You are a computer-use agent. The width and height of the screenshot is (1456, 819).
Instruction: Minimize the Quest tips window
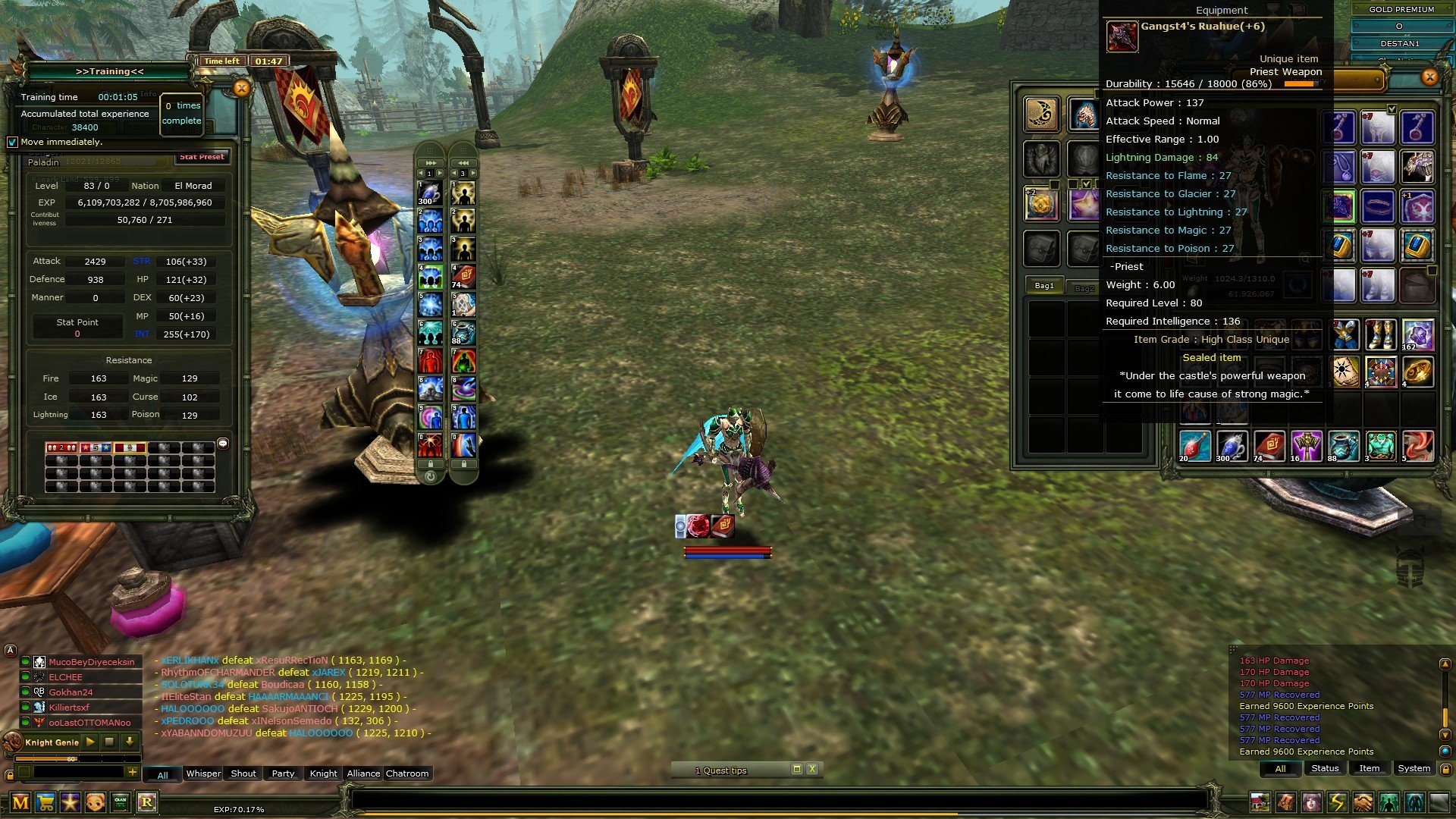click(797, 770)
